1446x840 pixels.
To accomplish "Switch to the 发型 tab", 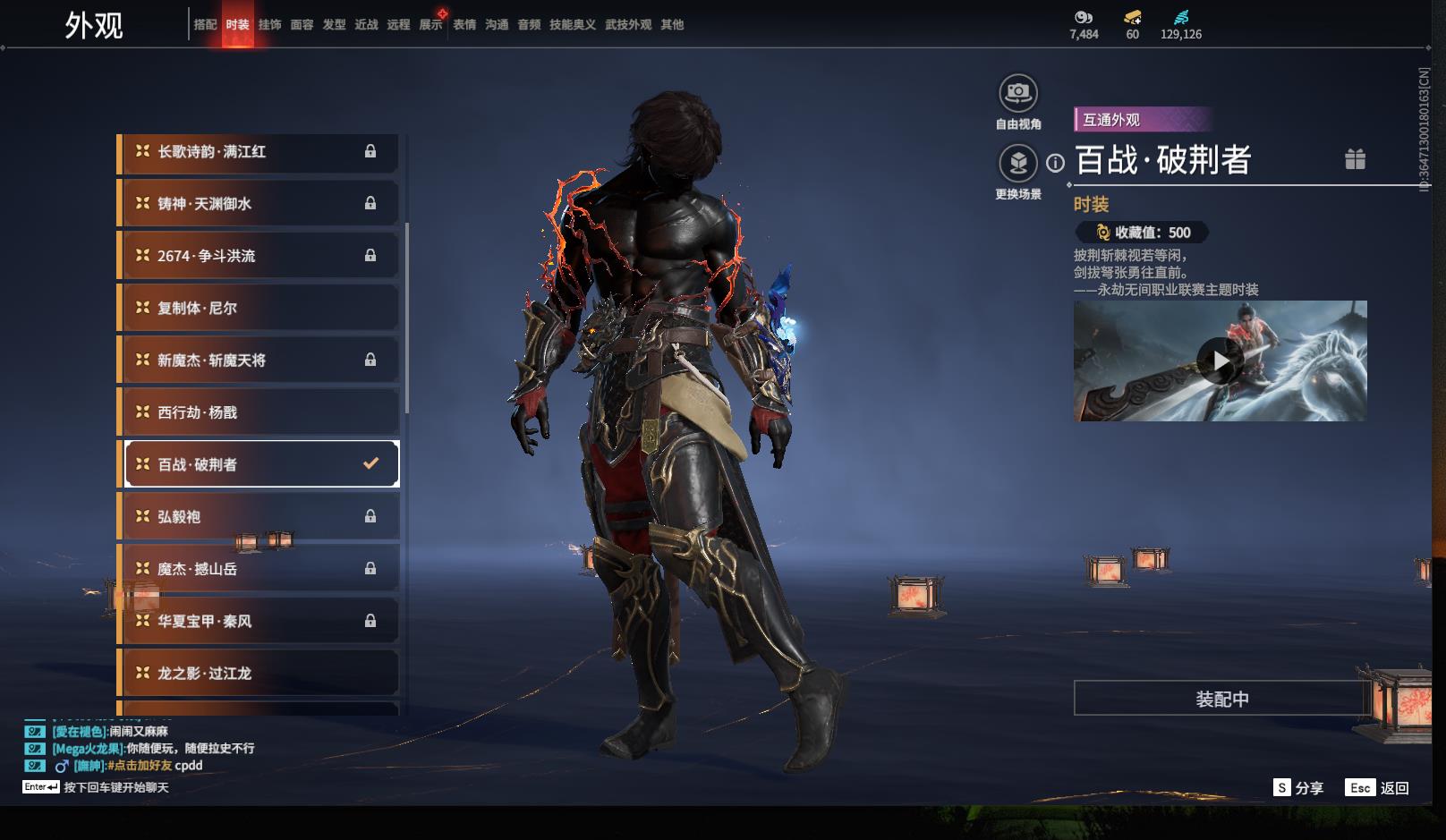I will [x=334, y=25].
